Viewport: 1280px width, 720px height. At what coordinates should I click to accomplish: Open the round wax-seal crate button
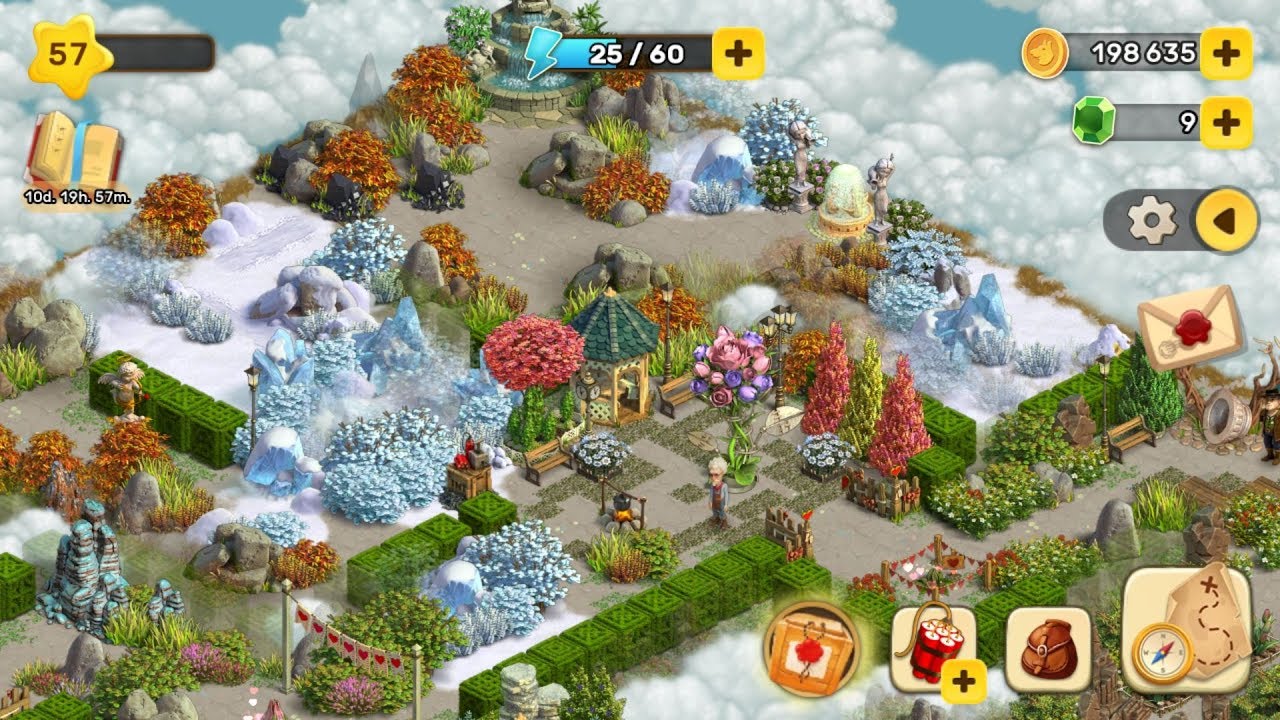tap(812, 649)
